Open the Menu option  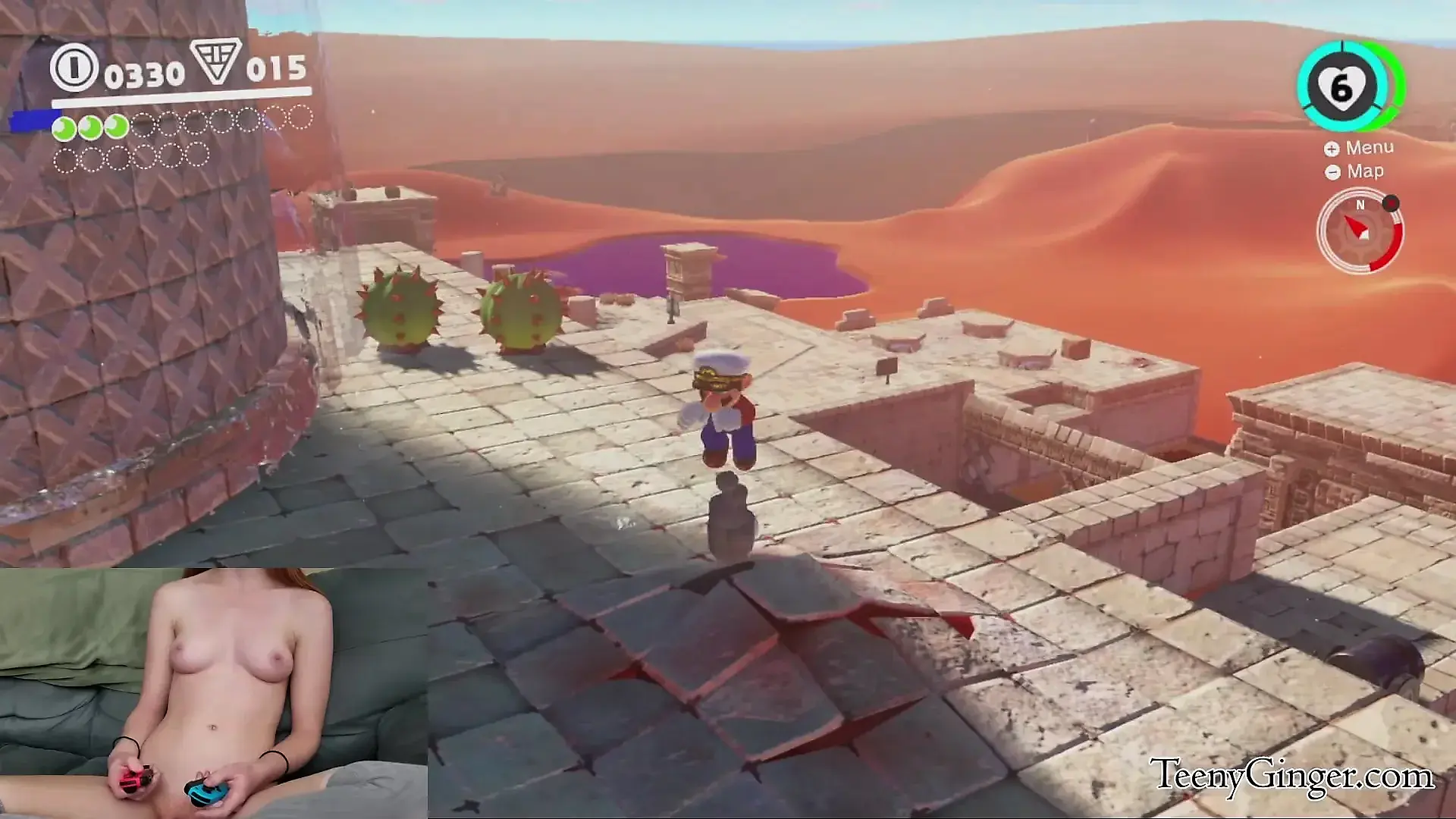[1360, 148]
